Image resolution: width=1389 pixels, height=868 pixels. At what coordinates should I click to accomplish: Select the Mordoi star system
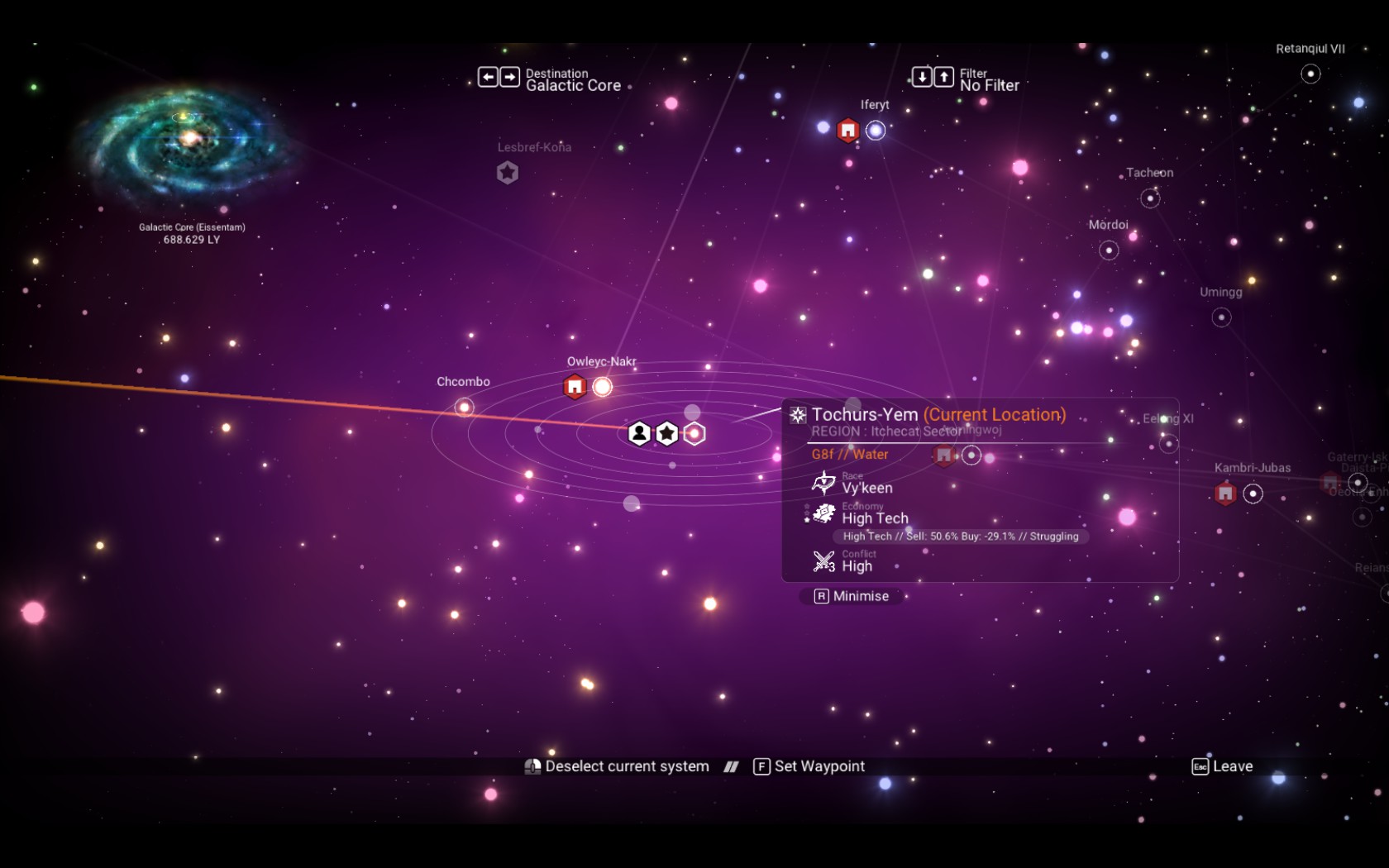[1109, 250]
